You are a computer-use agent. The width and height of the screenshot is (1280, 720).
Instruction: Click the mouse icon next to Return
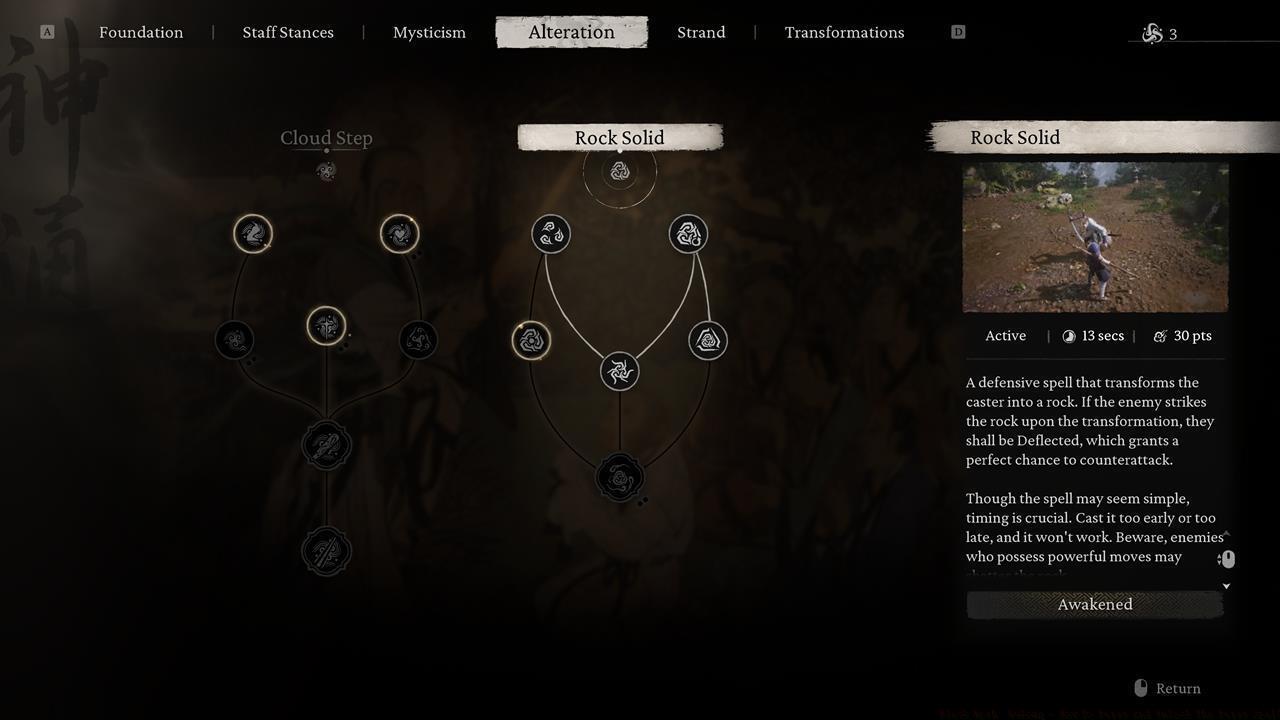coord(1140,688)
